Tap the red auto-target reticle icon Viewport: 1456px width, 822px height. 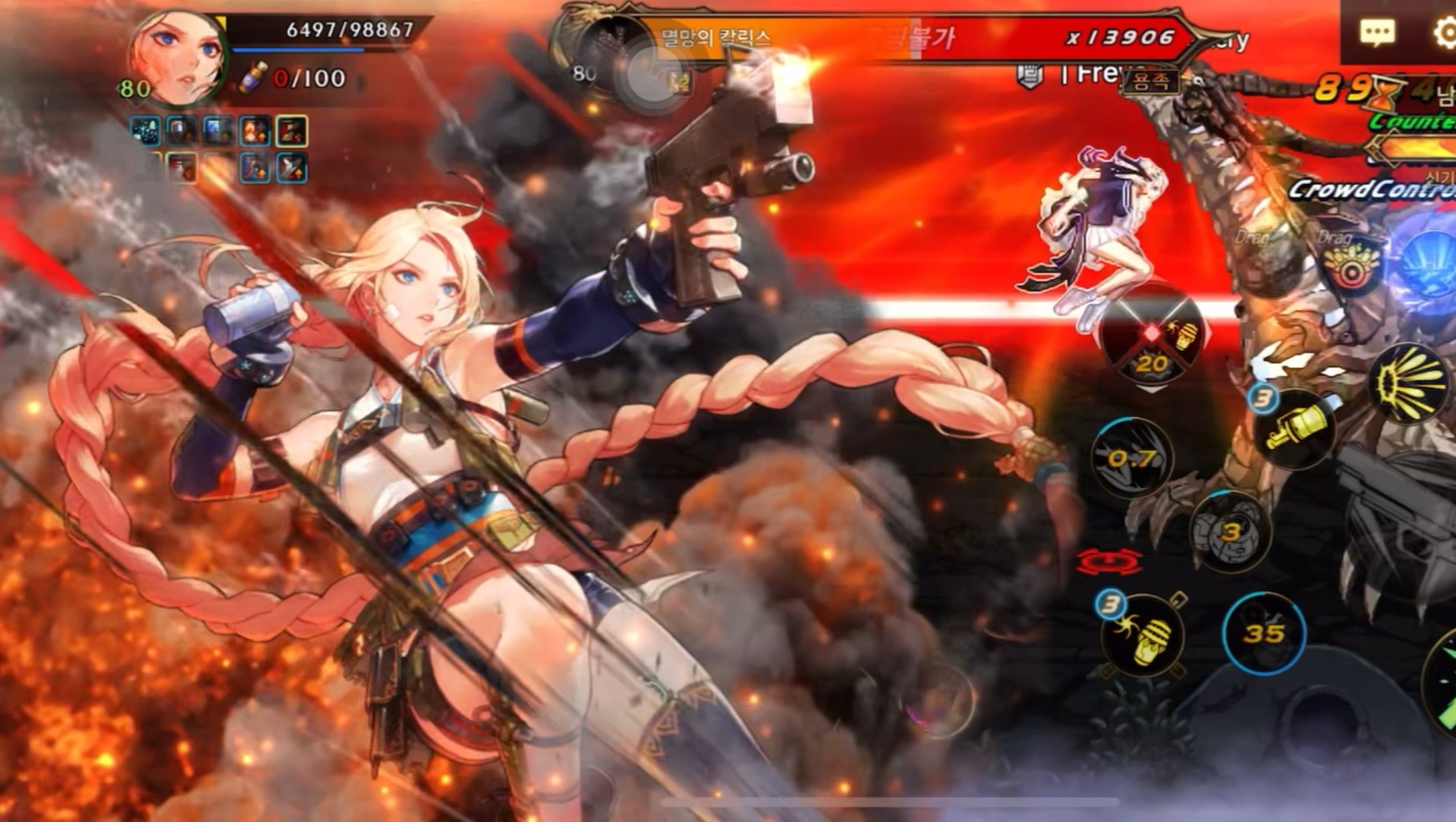pyautogui.click(x=1109, y=562)
